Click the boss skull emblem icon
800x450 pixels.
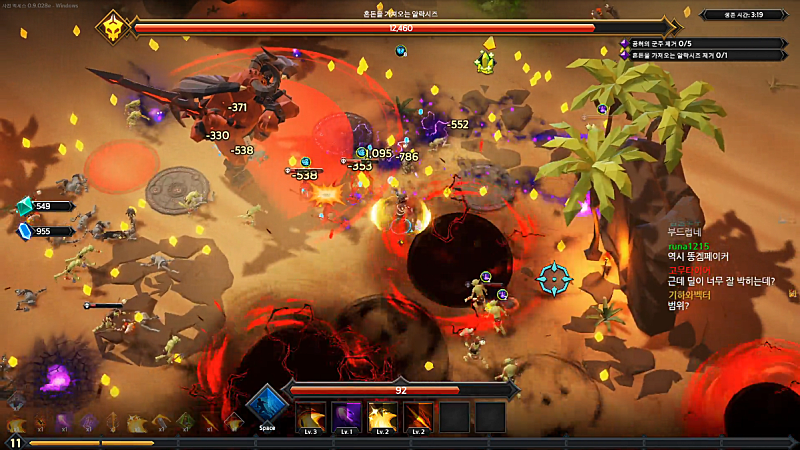pyautogui.click(x=113, y=27)
